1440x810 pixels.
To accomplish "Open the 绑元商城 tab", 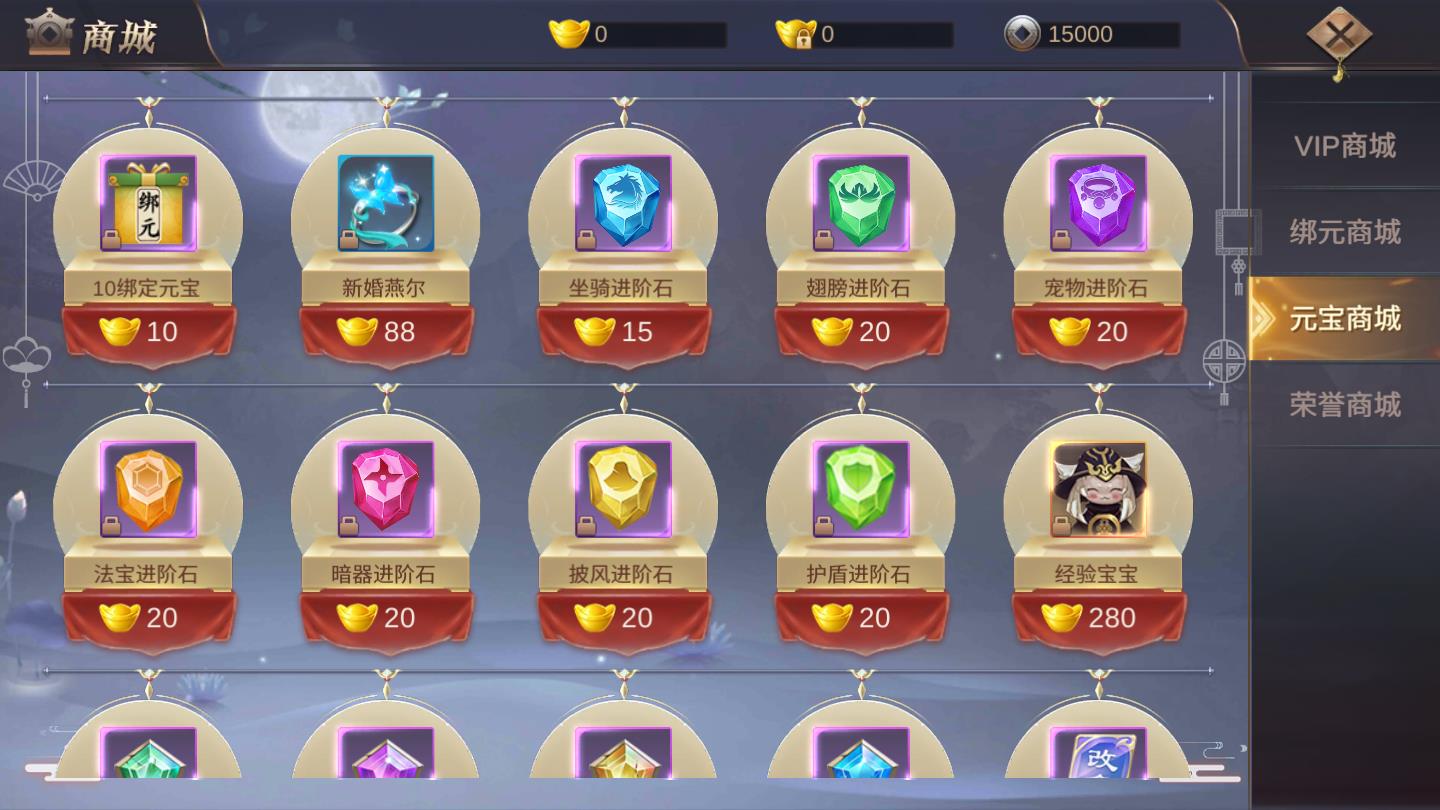I will click(x=1345, y=232).
